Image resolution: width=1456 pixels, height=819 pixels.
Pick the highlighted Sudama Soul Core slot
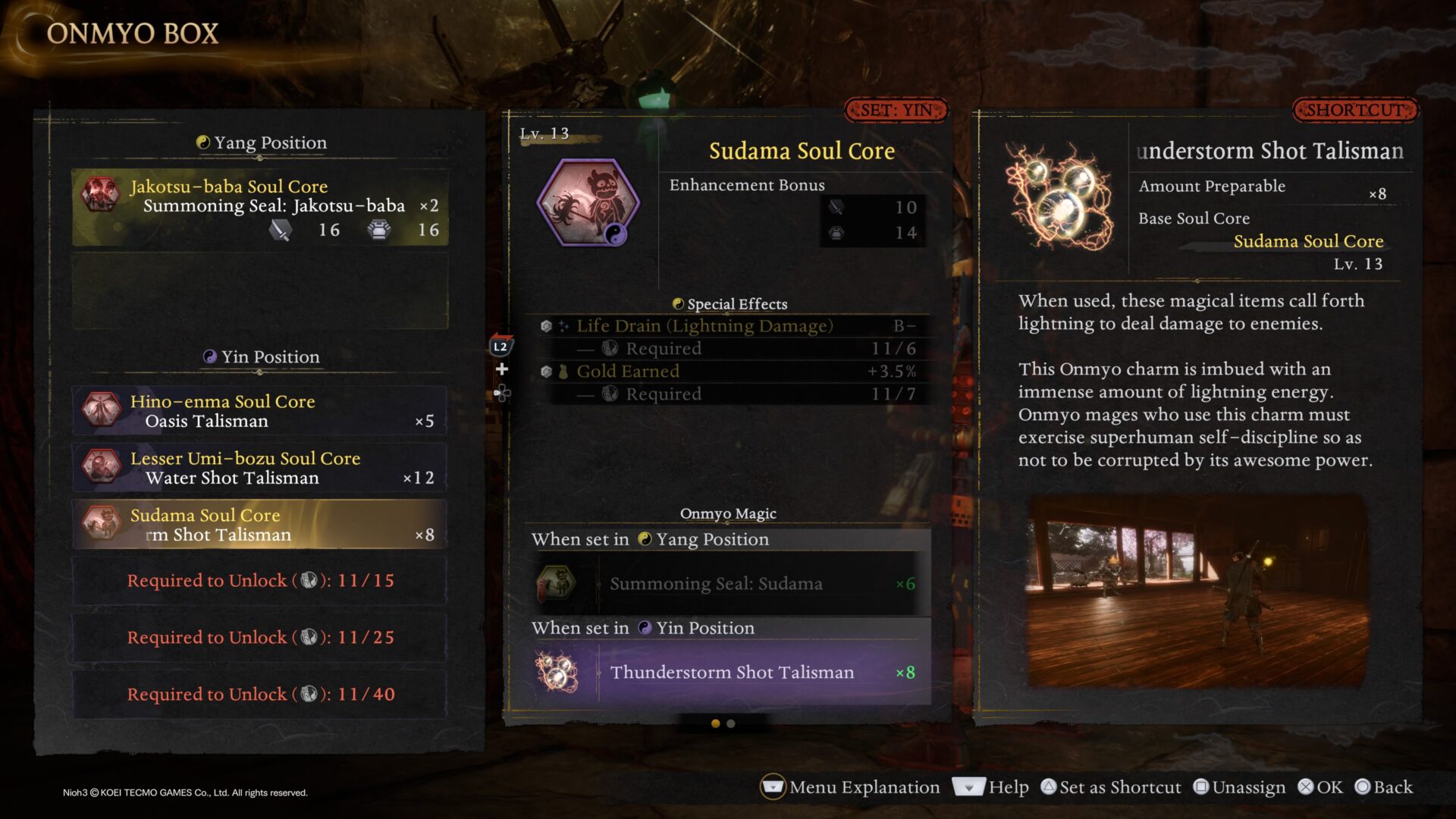(x=259, y=524)
